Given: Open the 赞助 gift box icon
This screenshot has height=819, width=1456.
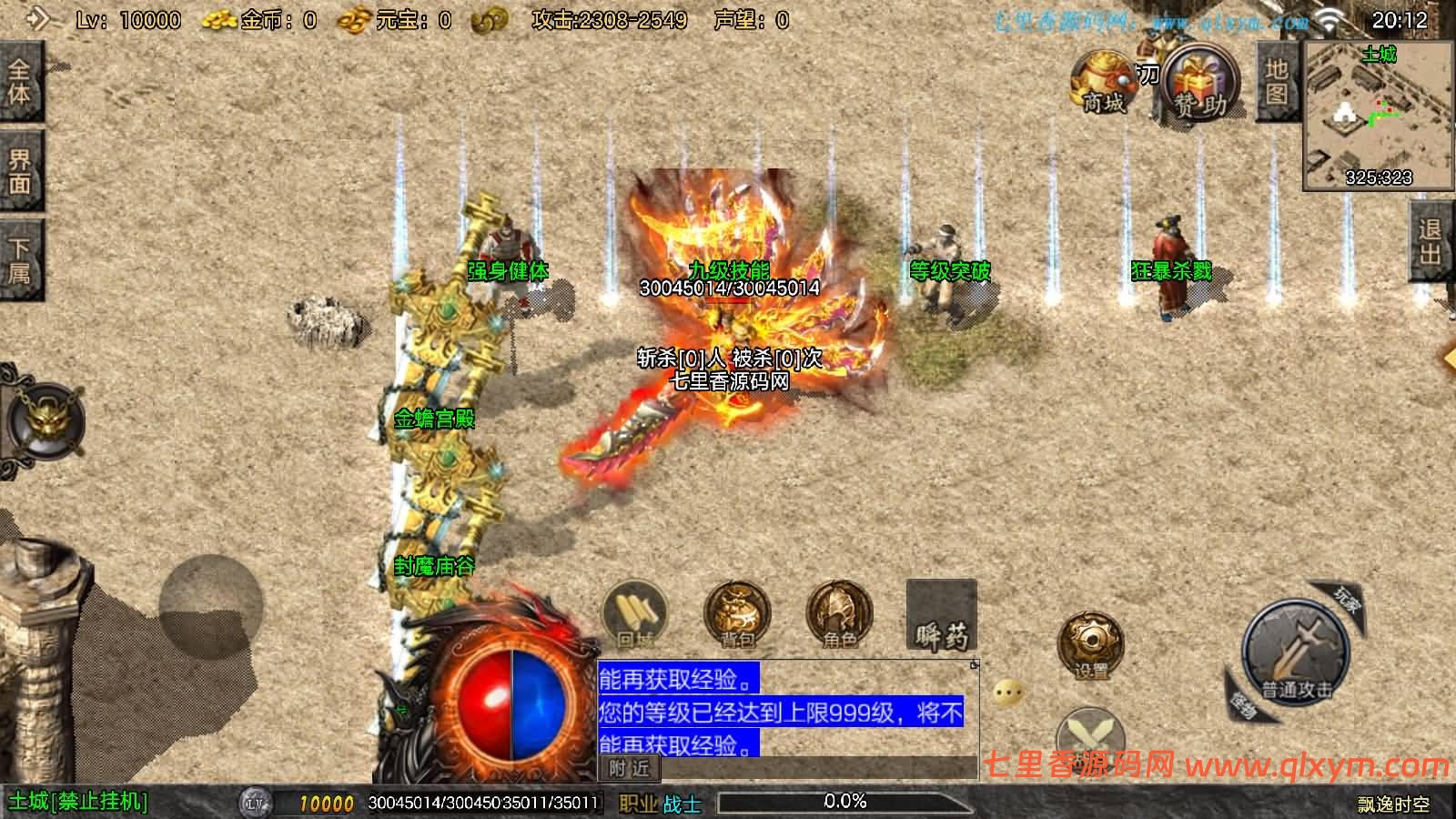Looking at the screenshot, I should [1201, 84].
